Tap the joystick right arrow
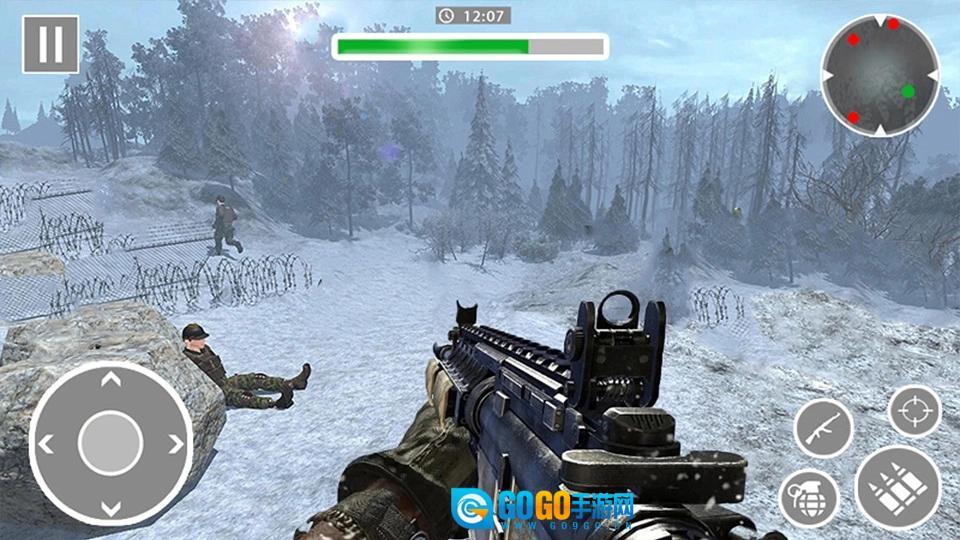This screenshot has width=960, height=540. tap(176, 443)
